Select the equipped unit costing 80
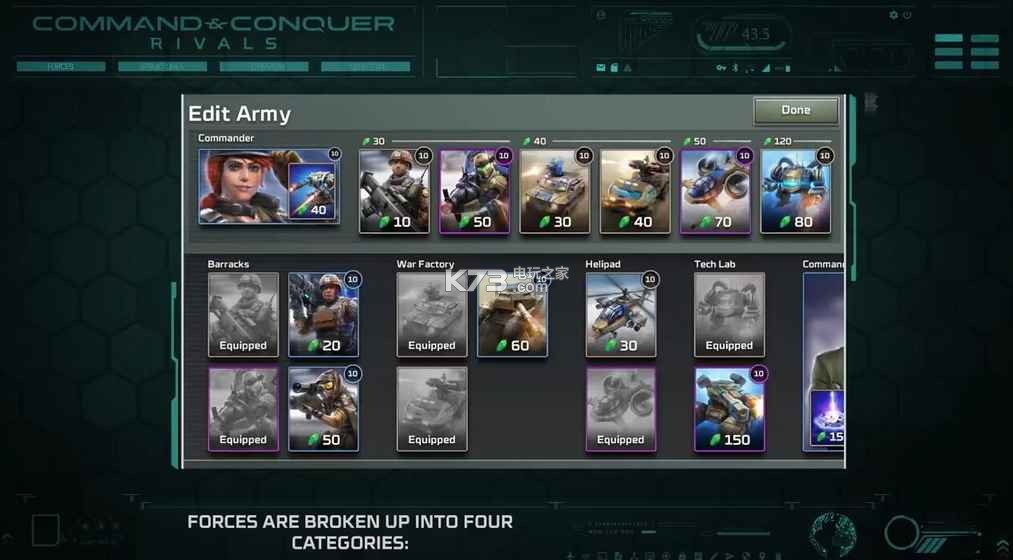1013x560 pixels. coord(796,191)
